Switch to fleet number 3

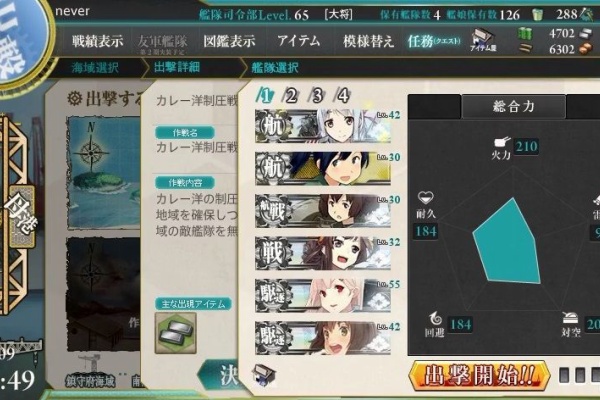tap(317, 96)
